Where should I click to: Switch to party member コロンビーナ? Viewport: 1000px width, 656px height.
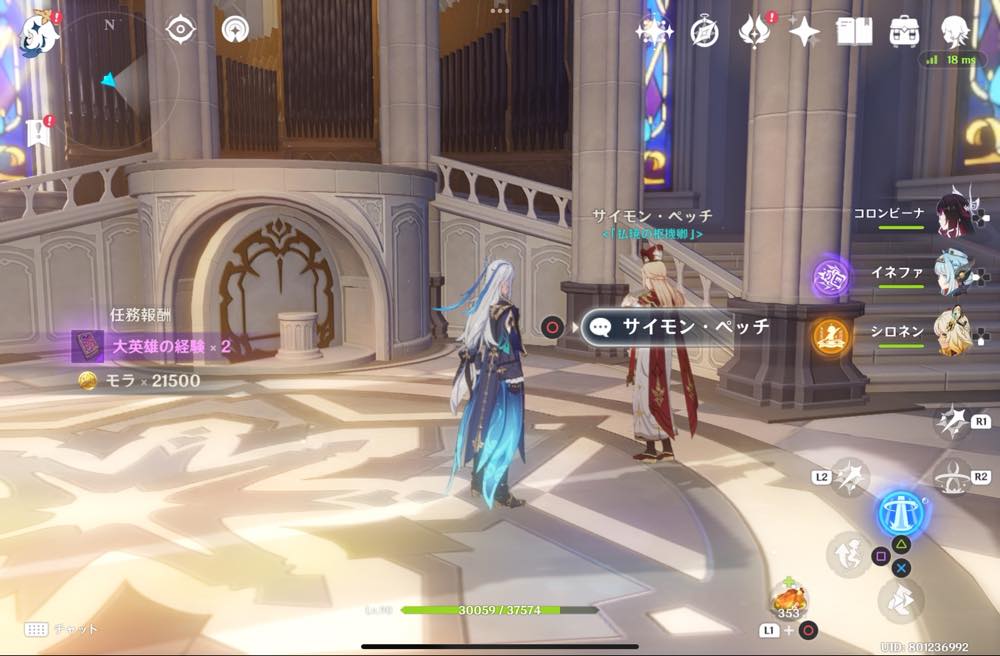click(952, 214)
